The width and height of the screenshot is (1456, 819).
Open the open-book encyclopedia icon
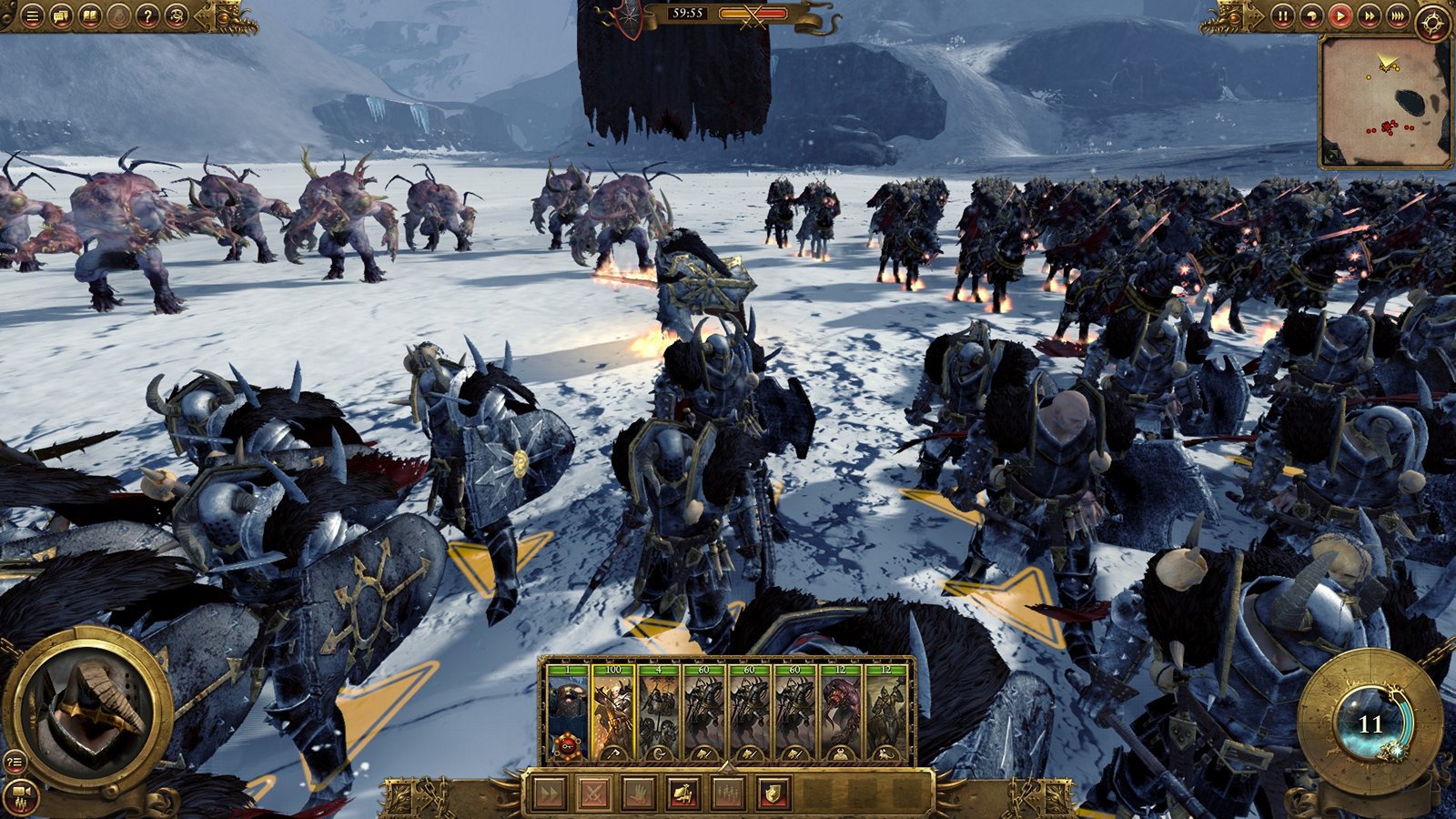(x=90, y=15)
